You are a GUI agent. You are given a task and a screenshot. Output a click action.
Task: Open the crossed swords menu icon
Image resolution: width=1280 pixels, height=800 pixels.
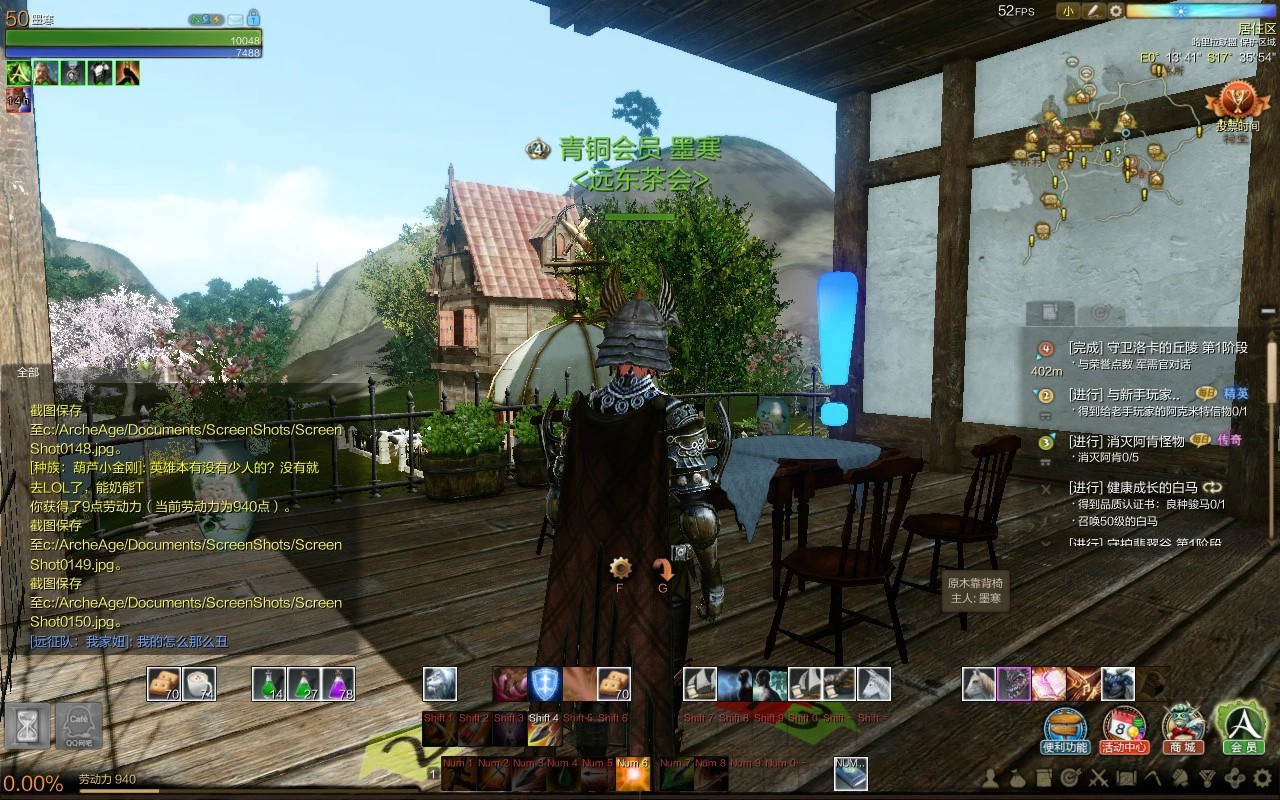tap(1097, 777)
